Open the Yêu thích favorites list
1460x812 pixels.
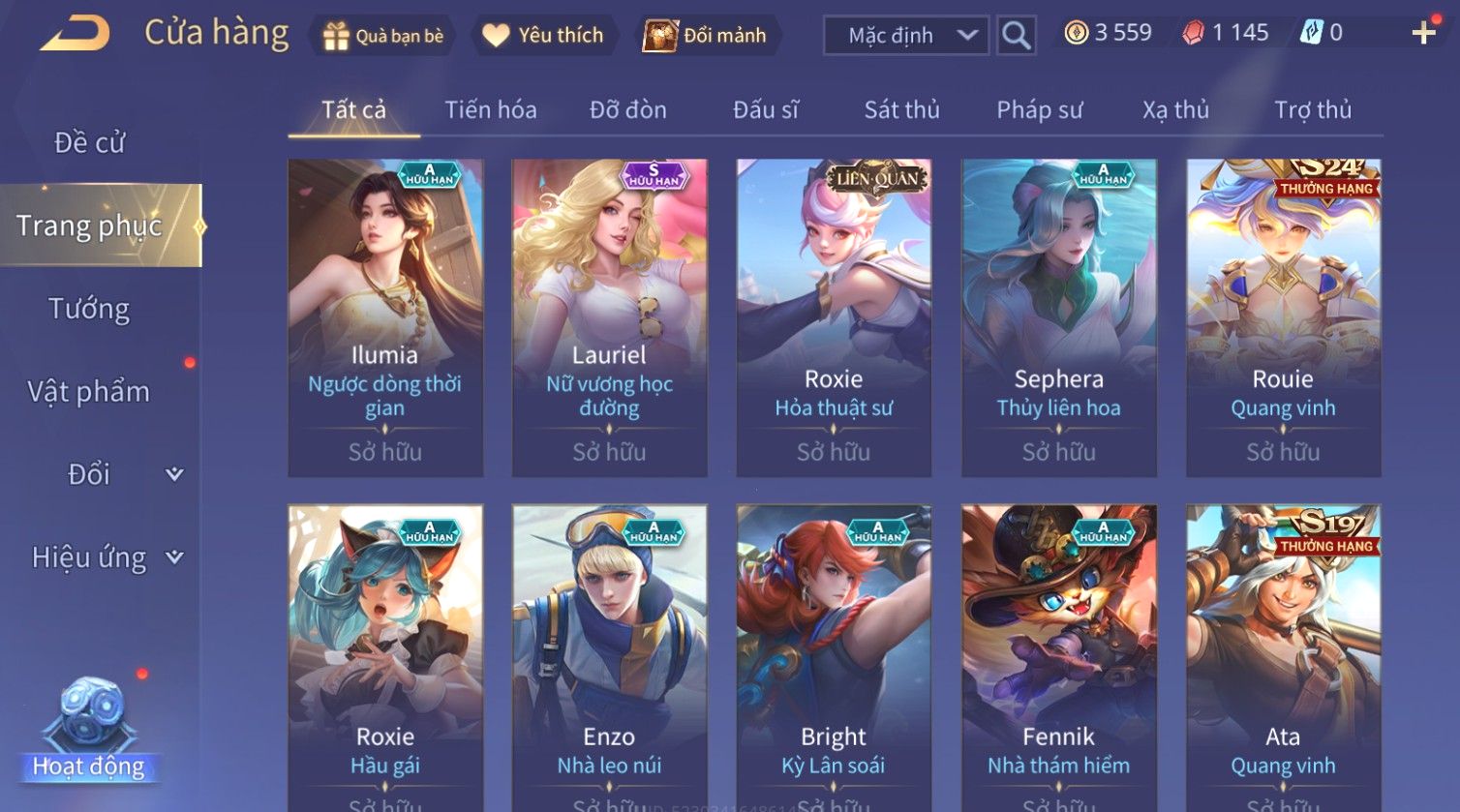(543, 36)
